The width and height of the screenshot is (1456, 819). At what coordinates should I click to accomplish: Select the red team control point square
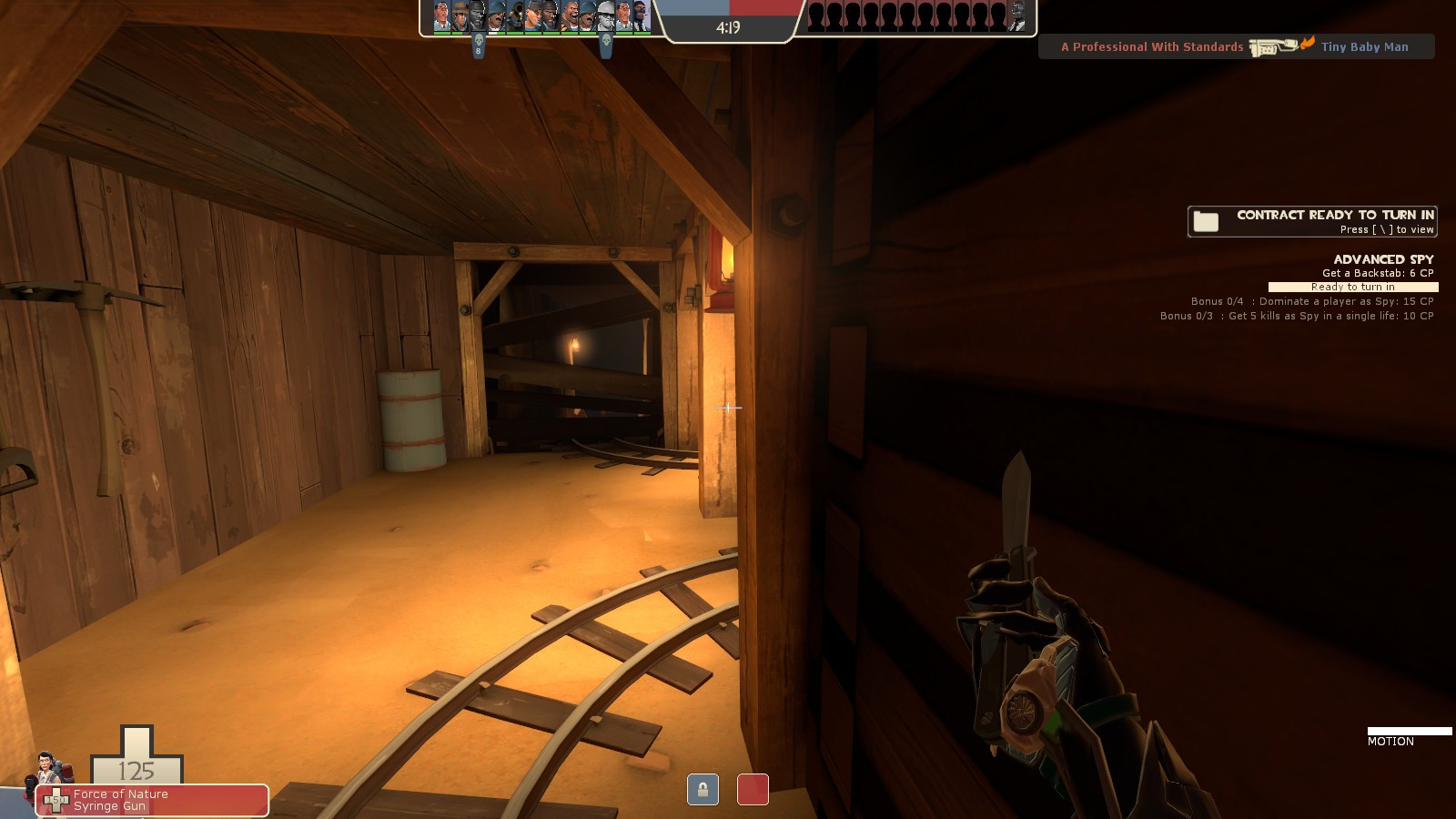click(752, 790)
